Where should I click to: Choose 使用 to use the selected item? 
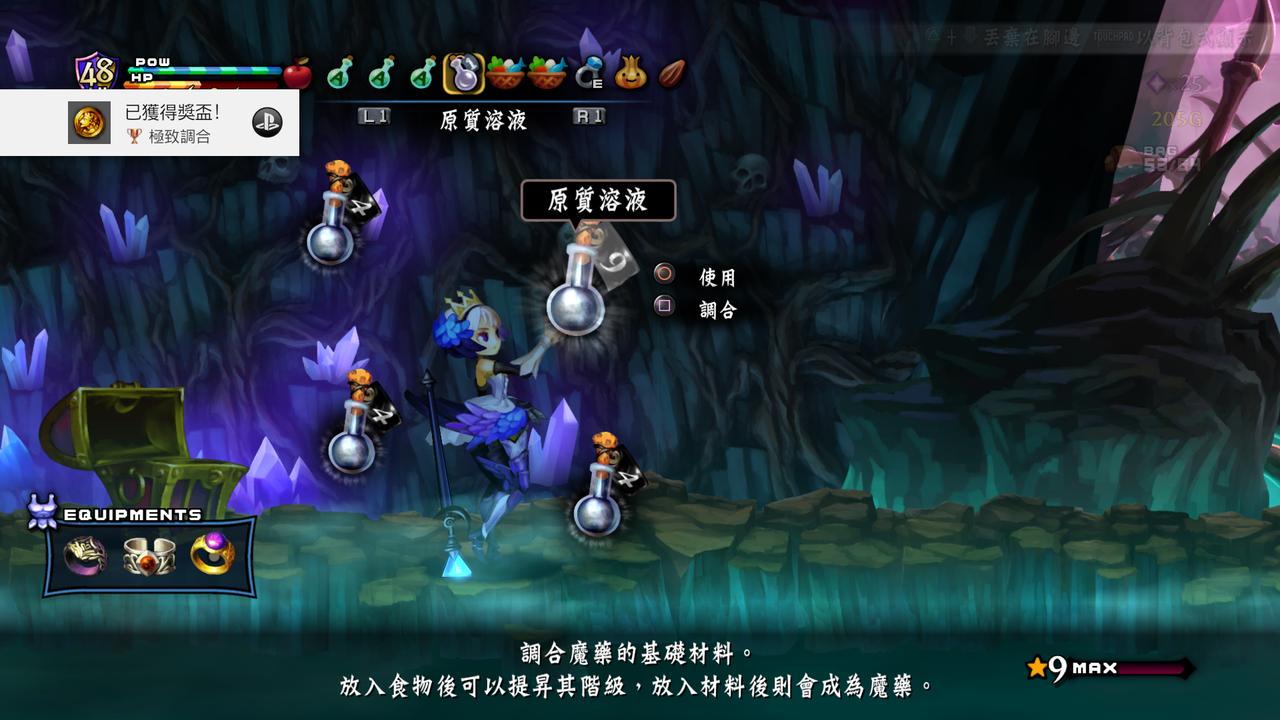pyautogui.click(x=712, y=276)
